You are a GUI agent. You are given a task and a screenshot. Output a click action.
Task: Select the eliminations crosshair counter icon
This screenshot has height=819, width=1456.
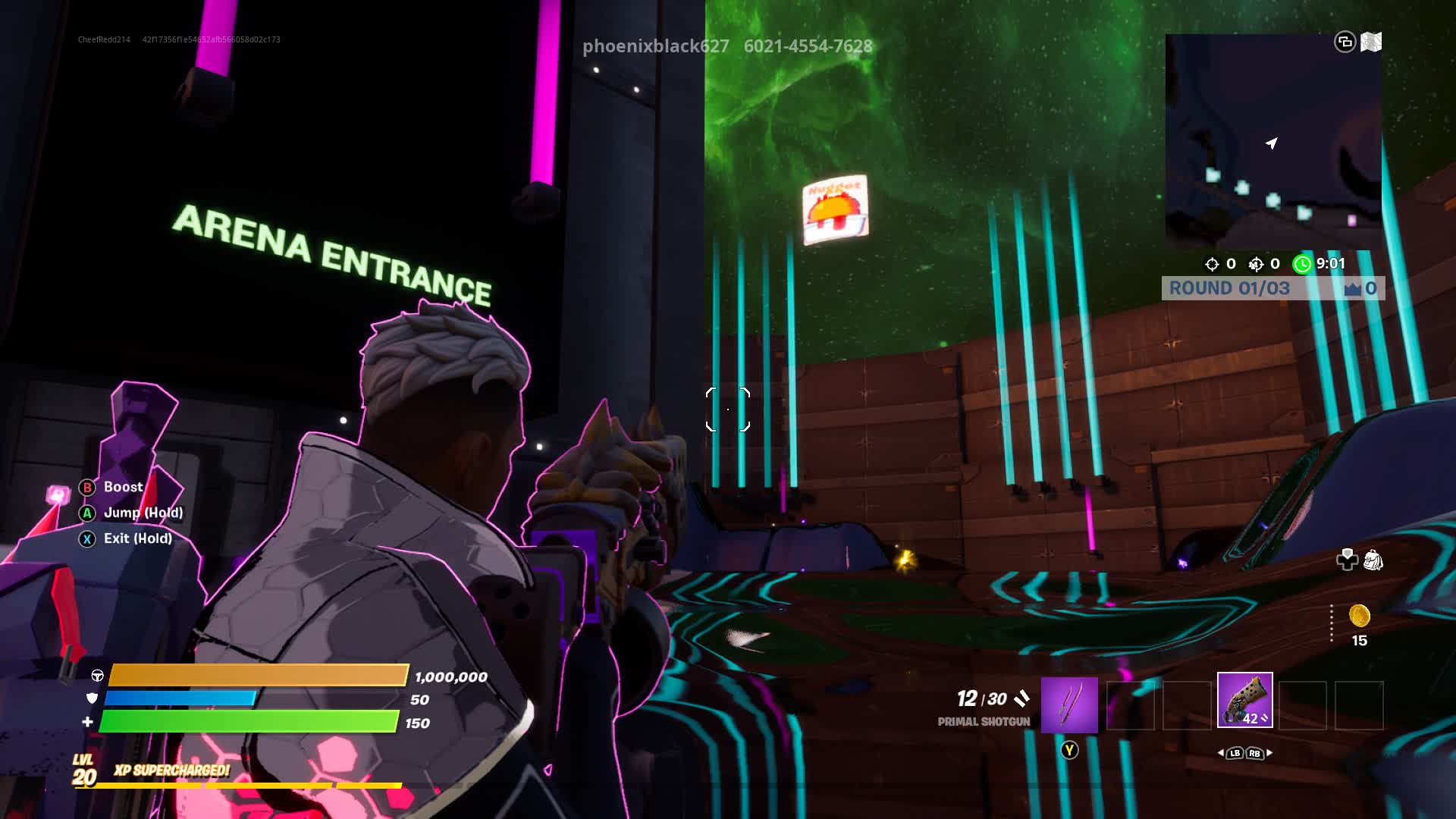click(x=1212, y=264)
